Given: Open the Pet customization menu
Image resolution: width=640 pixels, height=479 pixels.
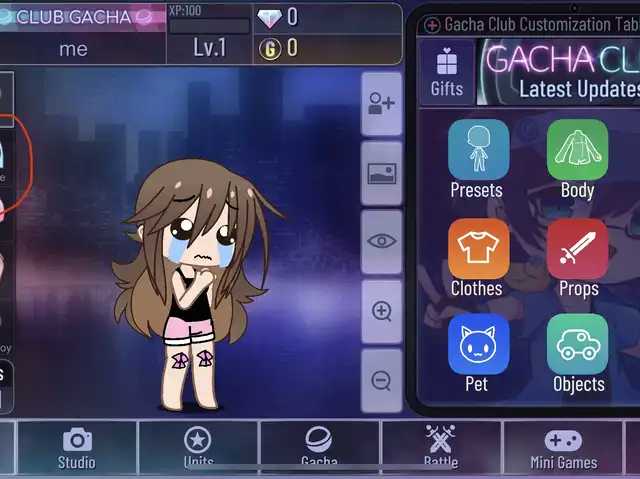Looking at the screenshot, I should pos(477,352).
